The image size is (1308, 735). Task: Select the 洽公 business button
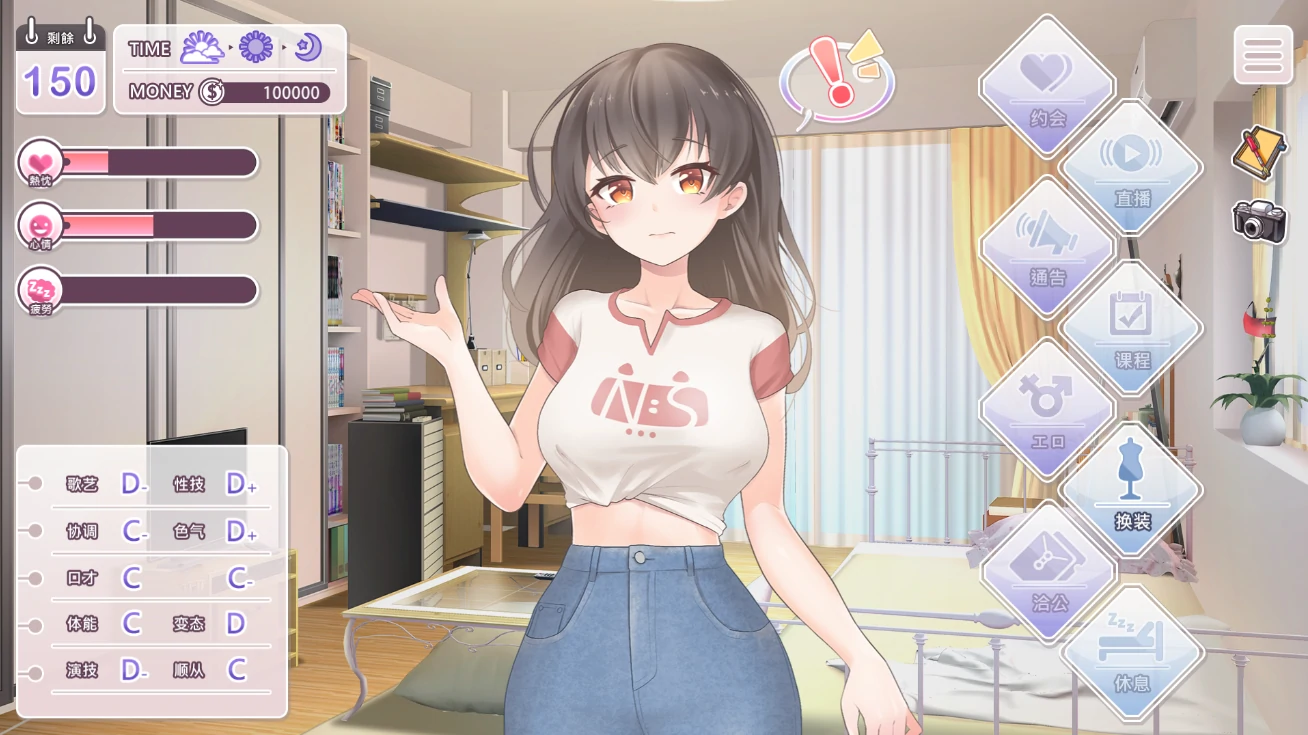[1048, 572]
